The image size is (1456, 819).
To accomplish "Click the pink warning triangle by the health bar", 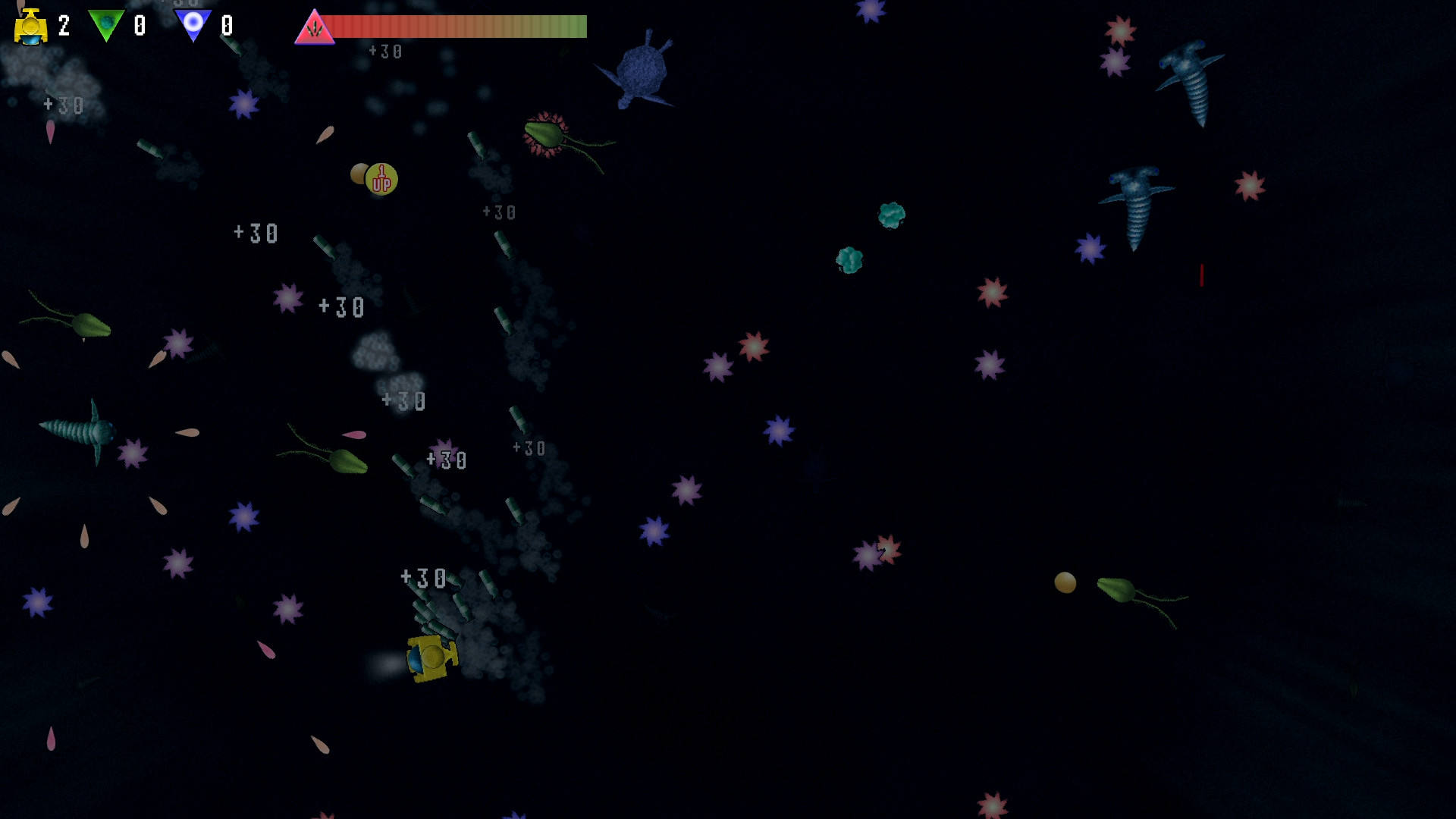I will tap(315, 29).
